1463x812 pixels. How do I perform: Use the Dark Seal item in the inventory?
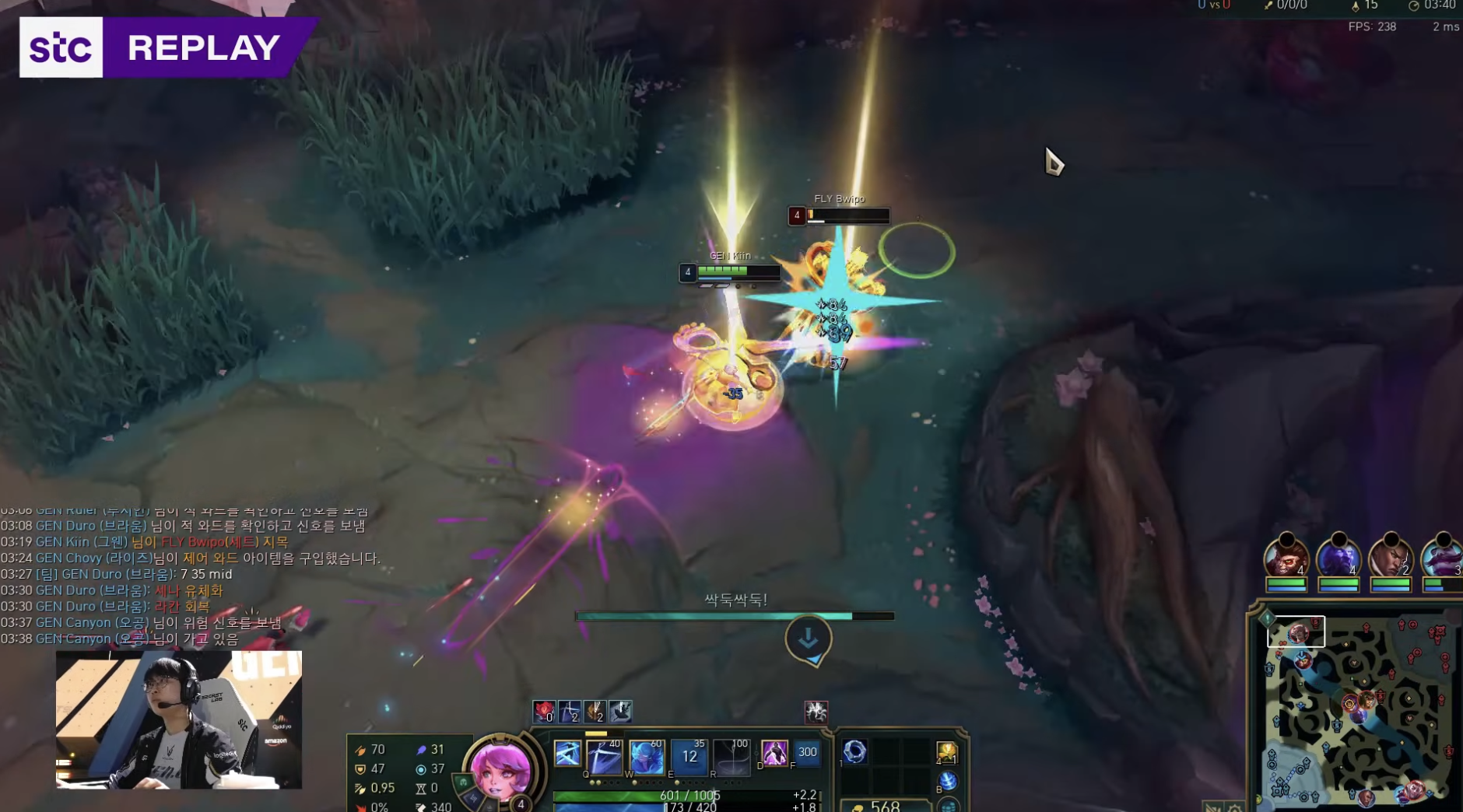(x=855, y=751)
